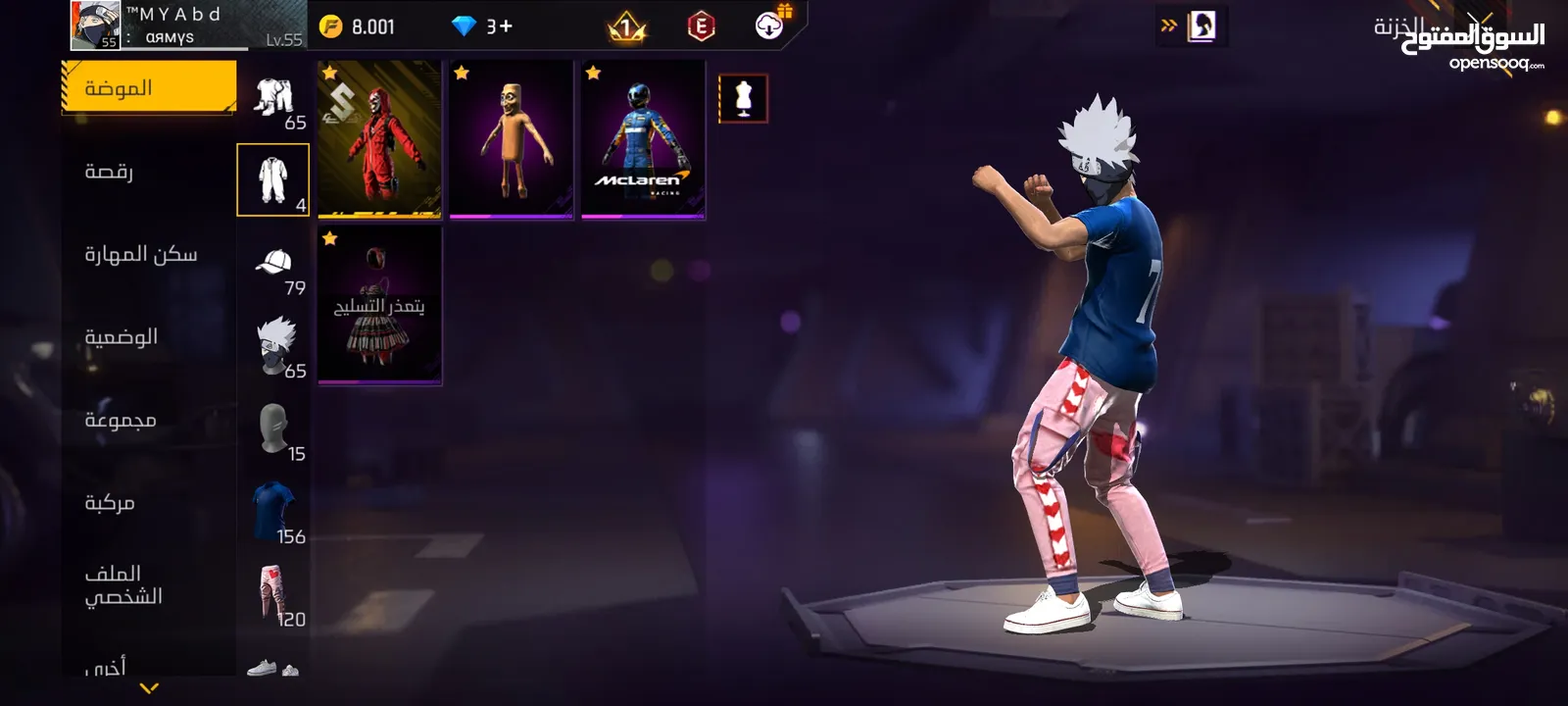Open the الموضة fashion category
1568x706 pixels.
(x=149, y=88)
